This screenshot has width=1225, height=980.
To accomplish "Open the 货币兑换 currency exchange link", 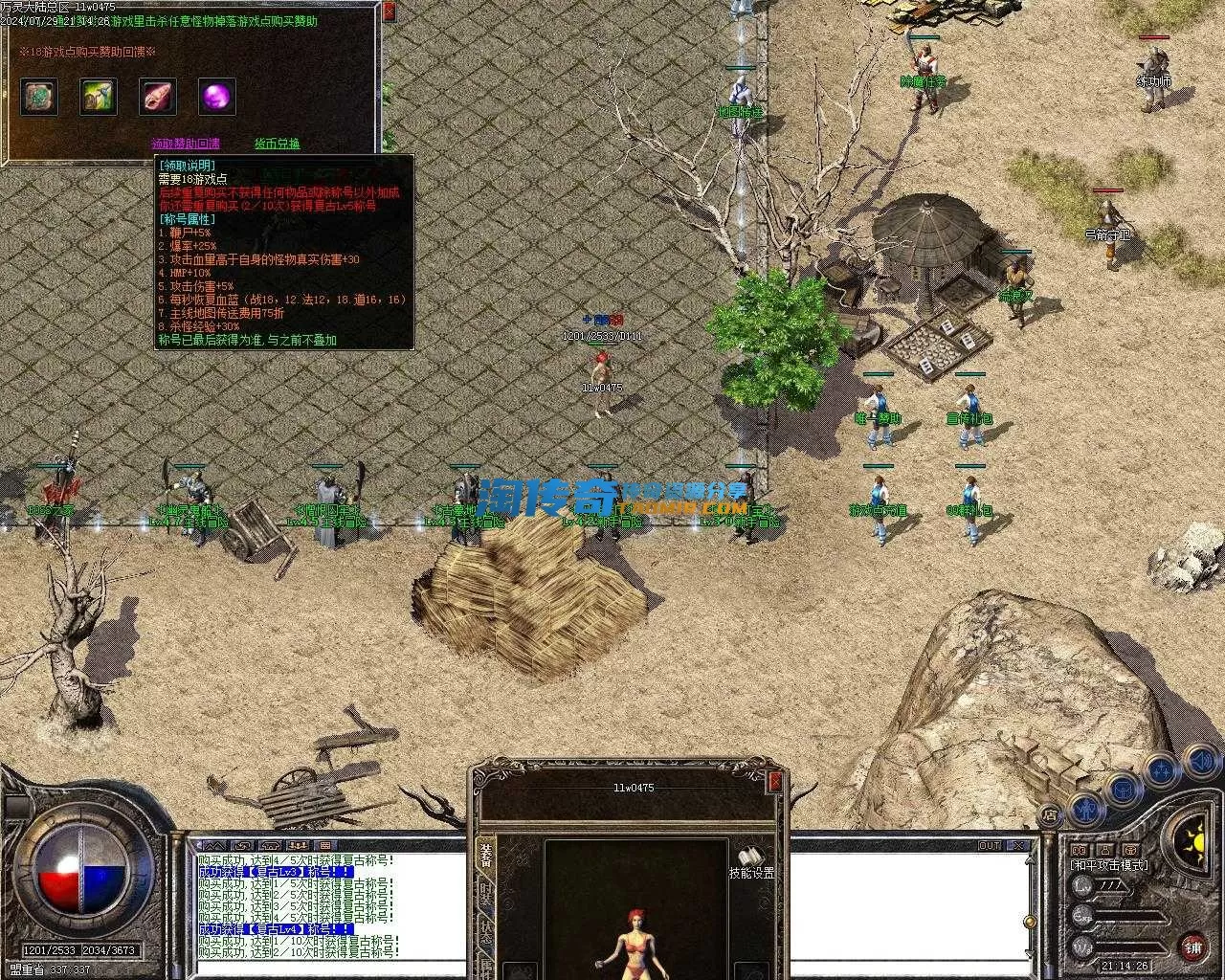I will tap(278, 144).
